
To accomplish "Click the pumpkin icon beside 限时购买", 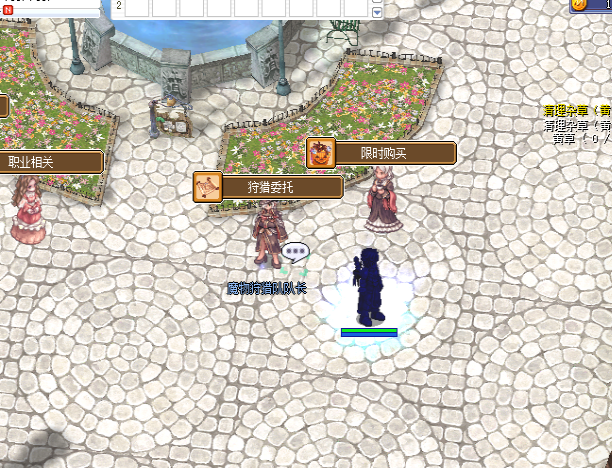I will click(320, 153).
